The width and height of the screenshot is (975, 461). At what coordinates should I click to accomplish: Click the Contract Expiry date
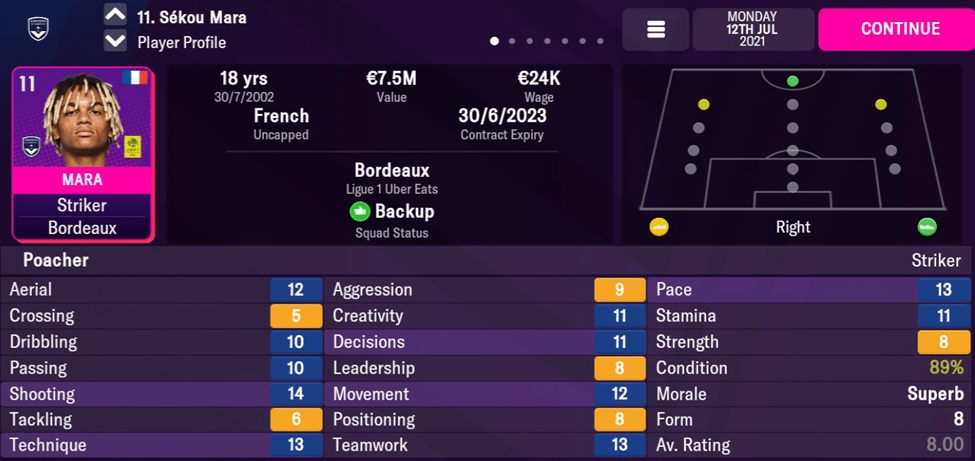click(x=502, y=116)
